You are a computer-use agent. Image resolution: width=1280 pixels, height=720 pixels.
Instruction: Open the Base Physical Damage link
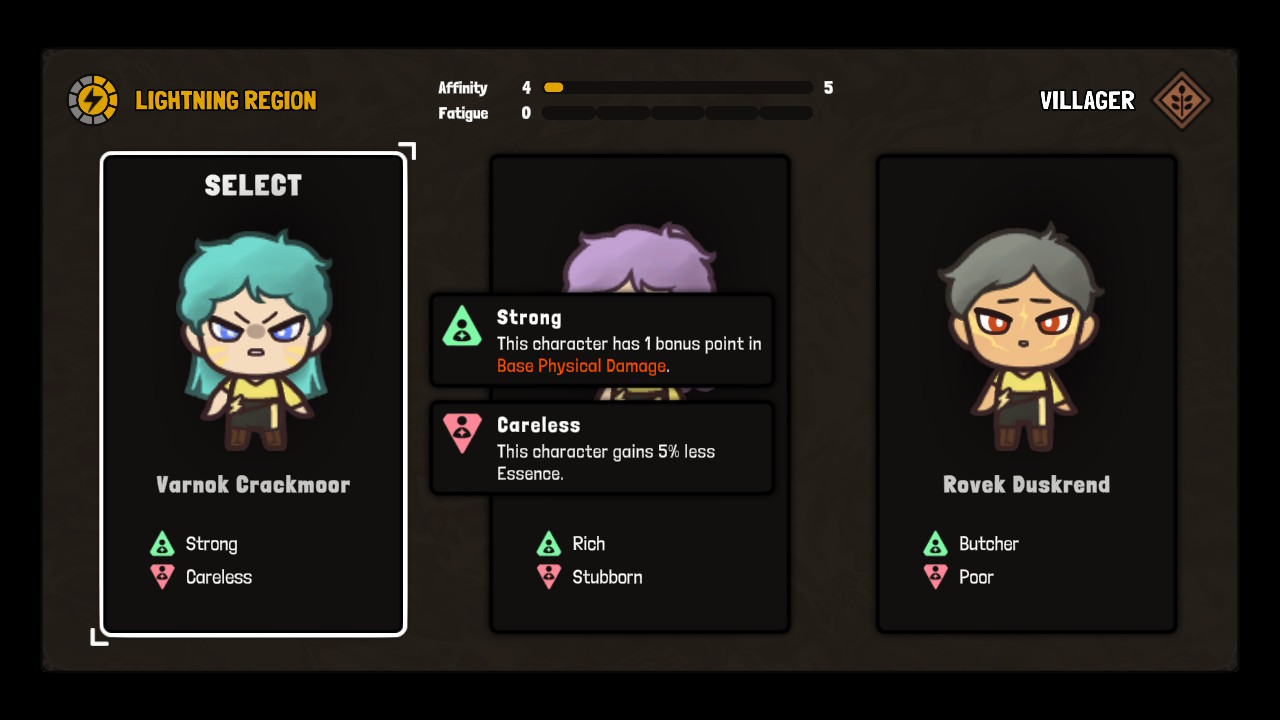pos(581,366)
